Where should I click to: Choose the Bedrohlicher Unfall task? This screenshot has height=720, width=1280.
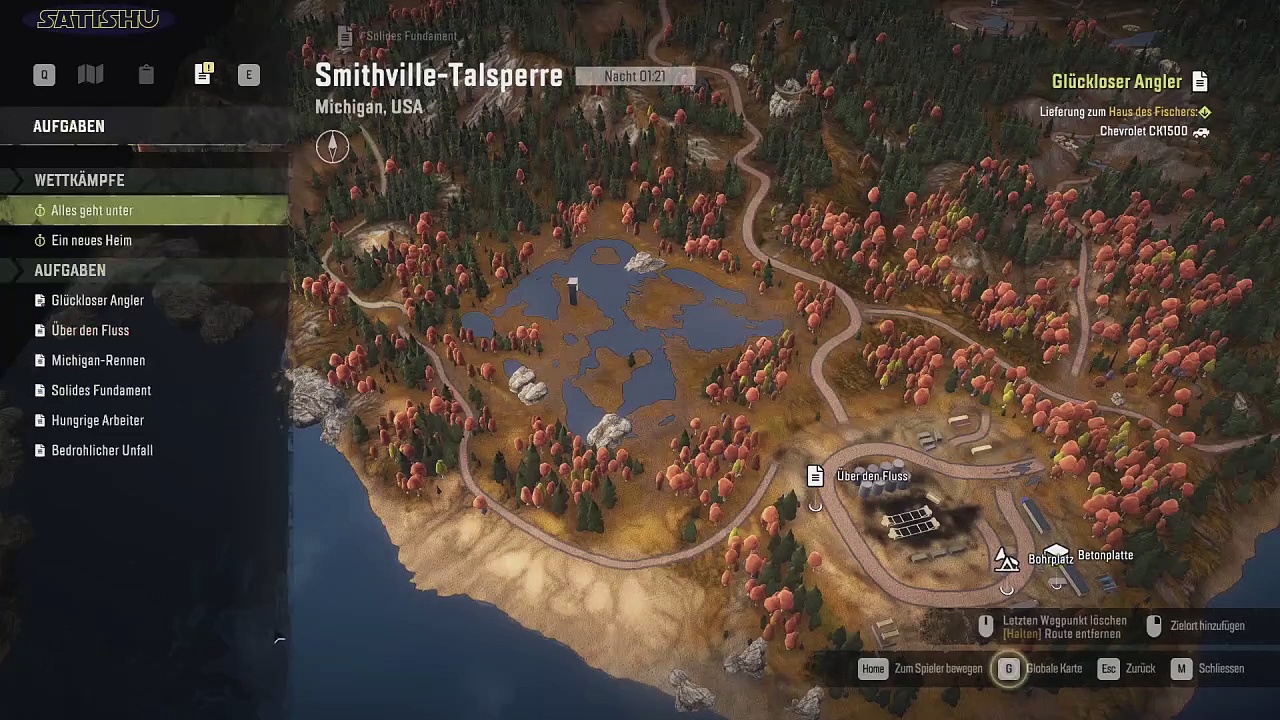pos(102,451)
